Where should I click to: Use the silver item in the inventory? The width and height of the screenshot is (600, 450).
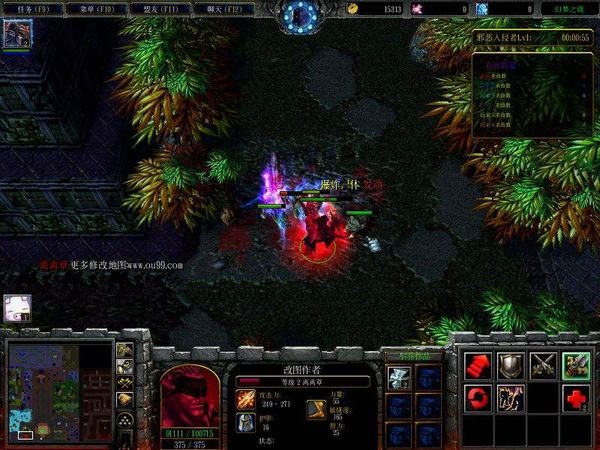click(x=399, y=378)
